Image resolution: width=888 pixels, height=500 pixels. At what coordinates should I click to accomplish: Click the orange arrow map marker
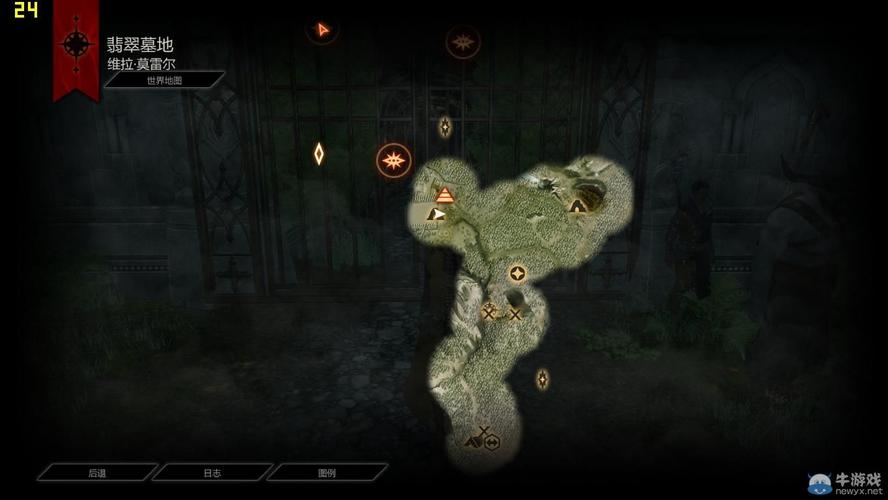[322, 30]
